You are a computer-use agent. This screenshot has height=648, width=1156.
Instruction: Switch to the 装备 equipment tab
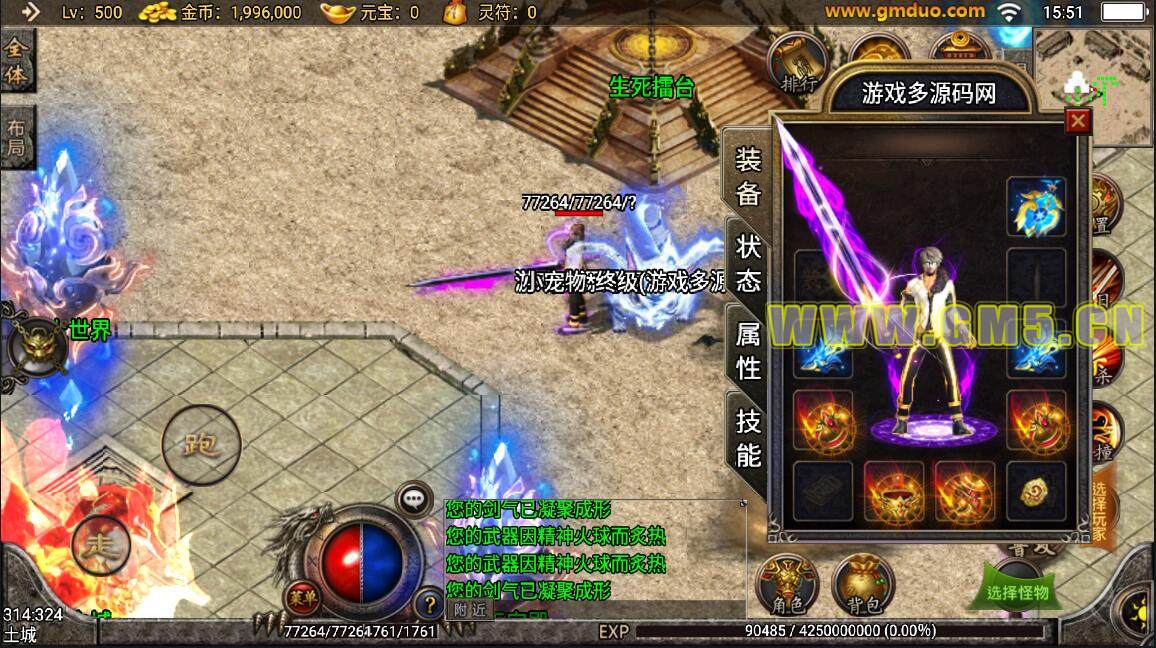[749, 177]
